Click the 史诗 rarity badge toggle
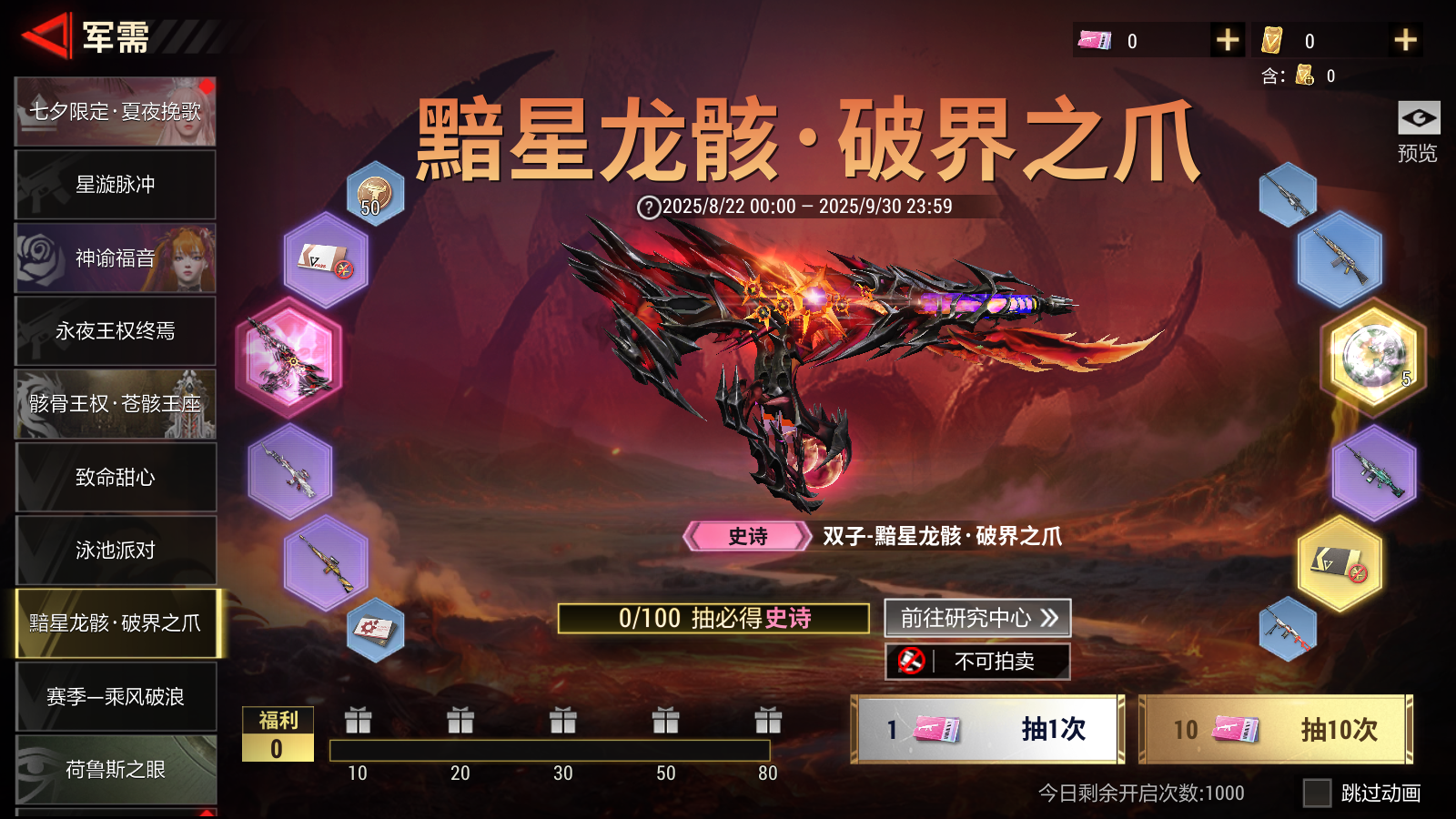The width and height of the screenshot is (1456, 819). [x=744, y=537]
